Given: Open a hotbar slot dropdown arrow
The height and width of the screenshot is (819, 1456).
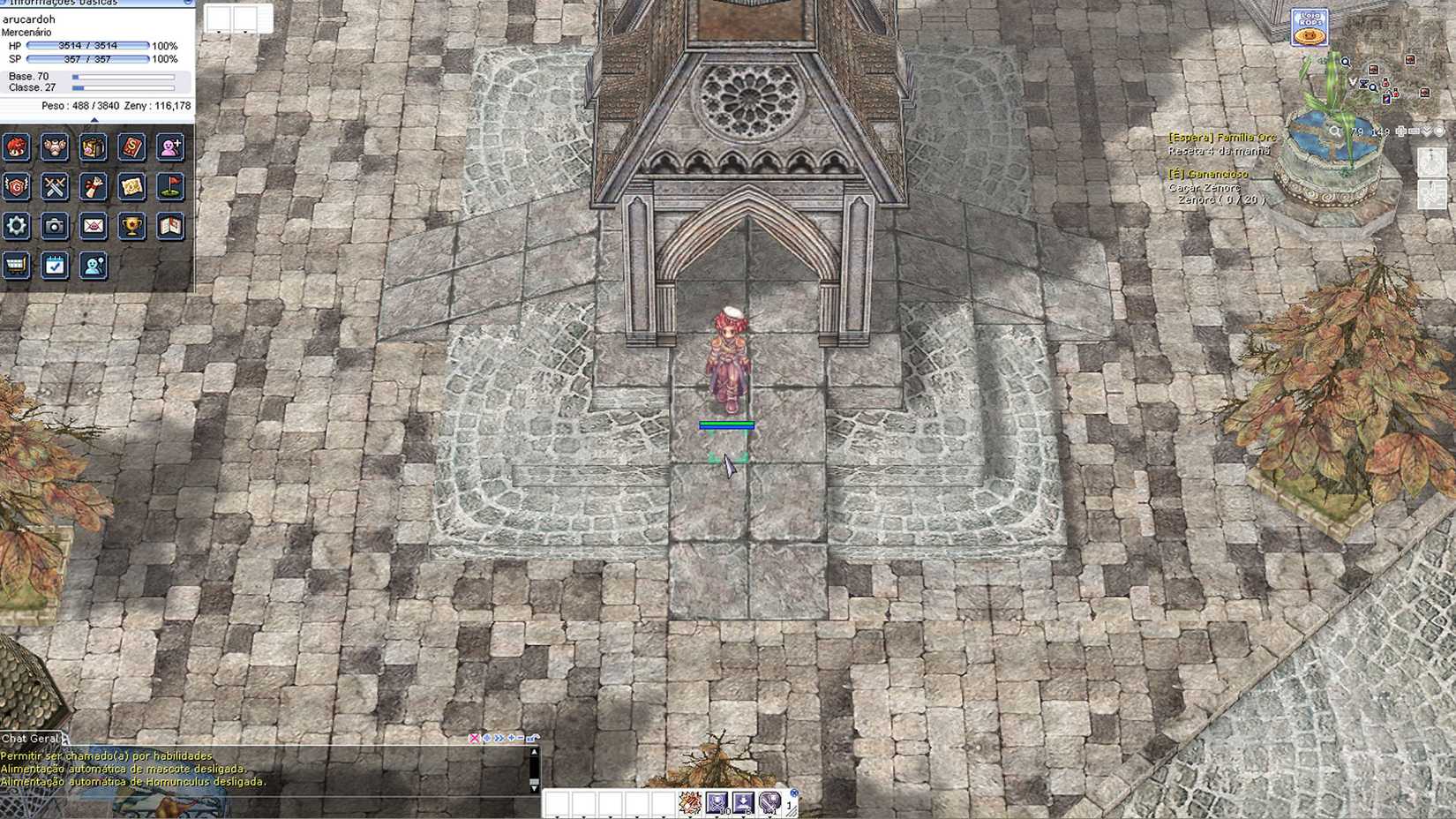Looking at the screenshot, I should (x=691, y=816).
